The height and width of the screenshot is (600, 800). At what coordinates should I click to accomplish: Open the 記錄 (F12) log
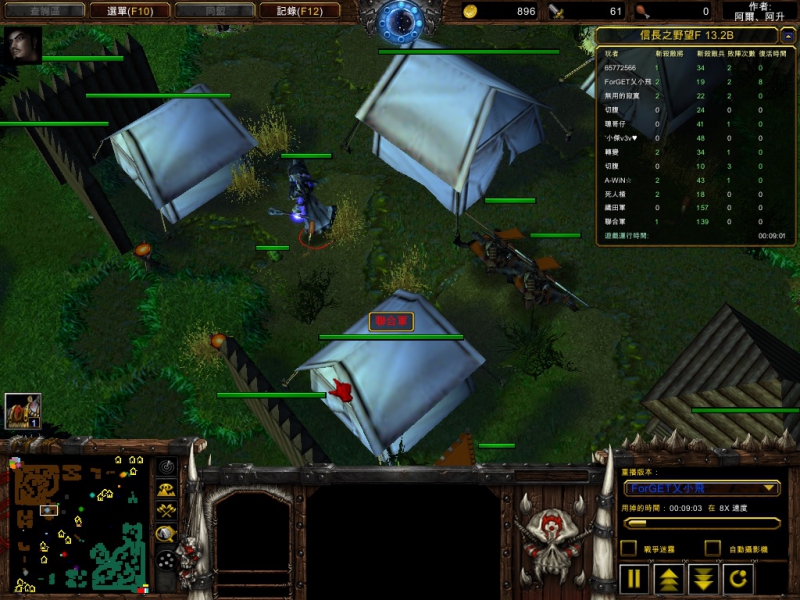click(292, 11)
